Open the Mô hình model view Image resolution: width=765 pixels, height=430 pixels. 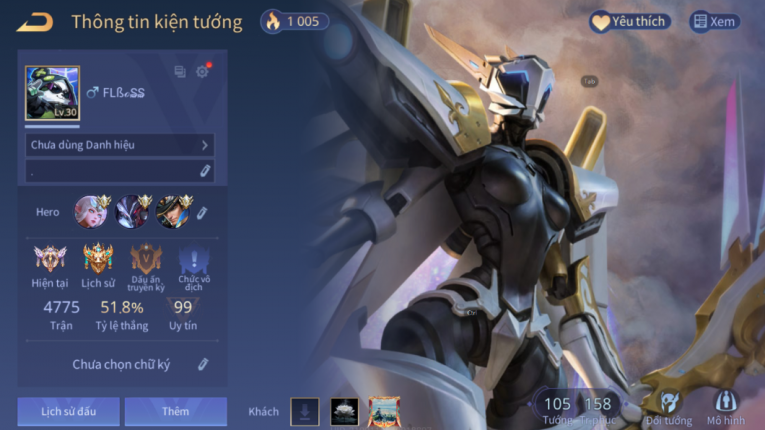(x=726, y=407)
